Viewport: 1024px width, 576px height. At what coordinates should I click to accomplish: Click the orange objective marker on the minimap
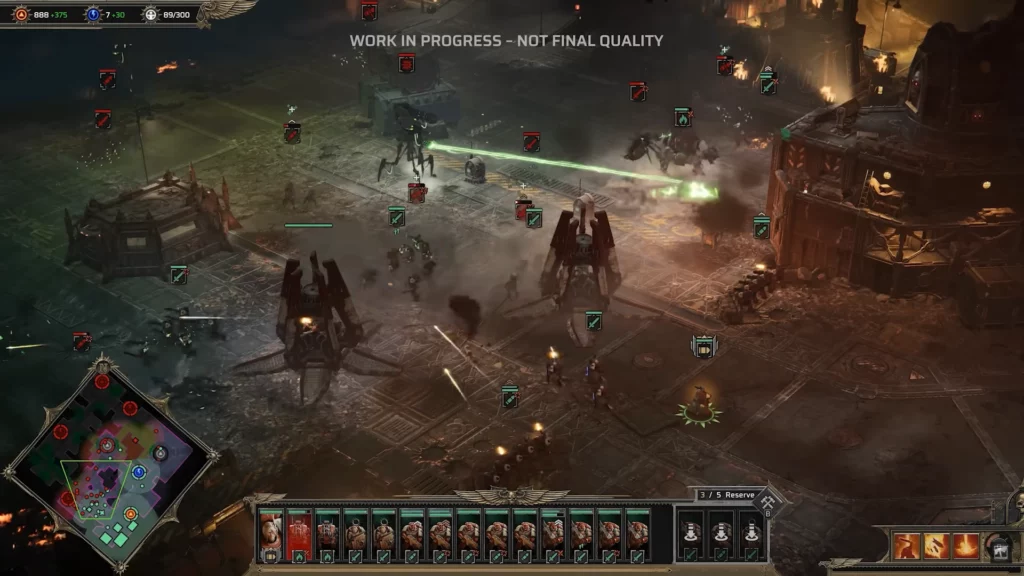pos(131,514)
